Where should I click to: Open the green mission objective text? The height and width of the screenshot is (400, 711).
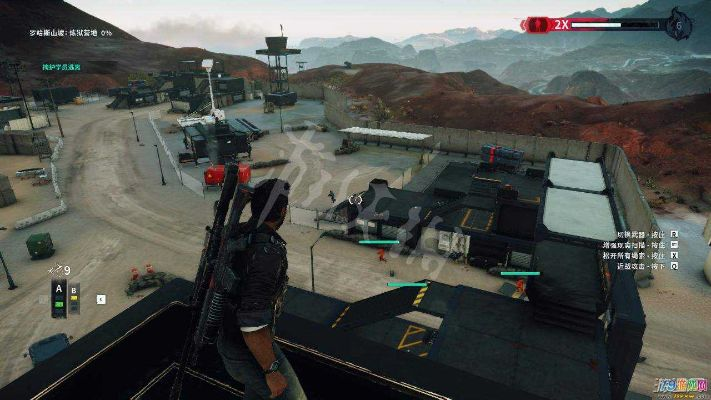point(60,67)
